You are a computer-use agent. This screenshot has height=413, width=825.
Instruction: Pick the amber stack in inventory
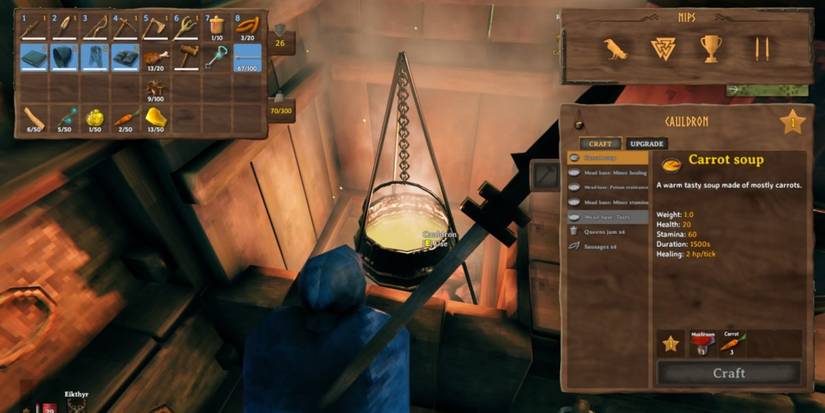point(156,119)
